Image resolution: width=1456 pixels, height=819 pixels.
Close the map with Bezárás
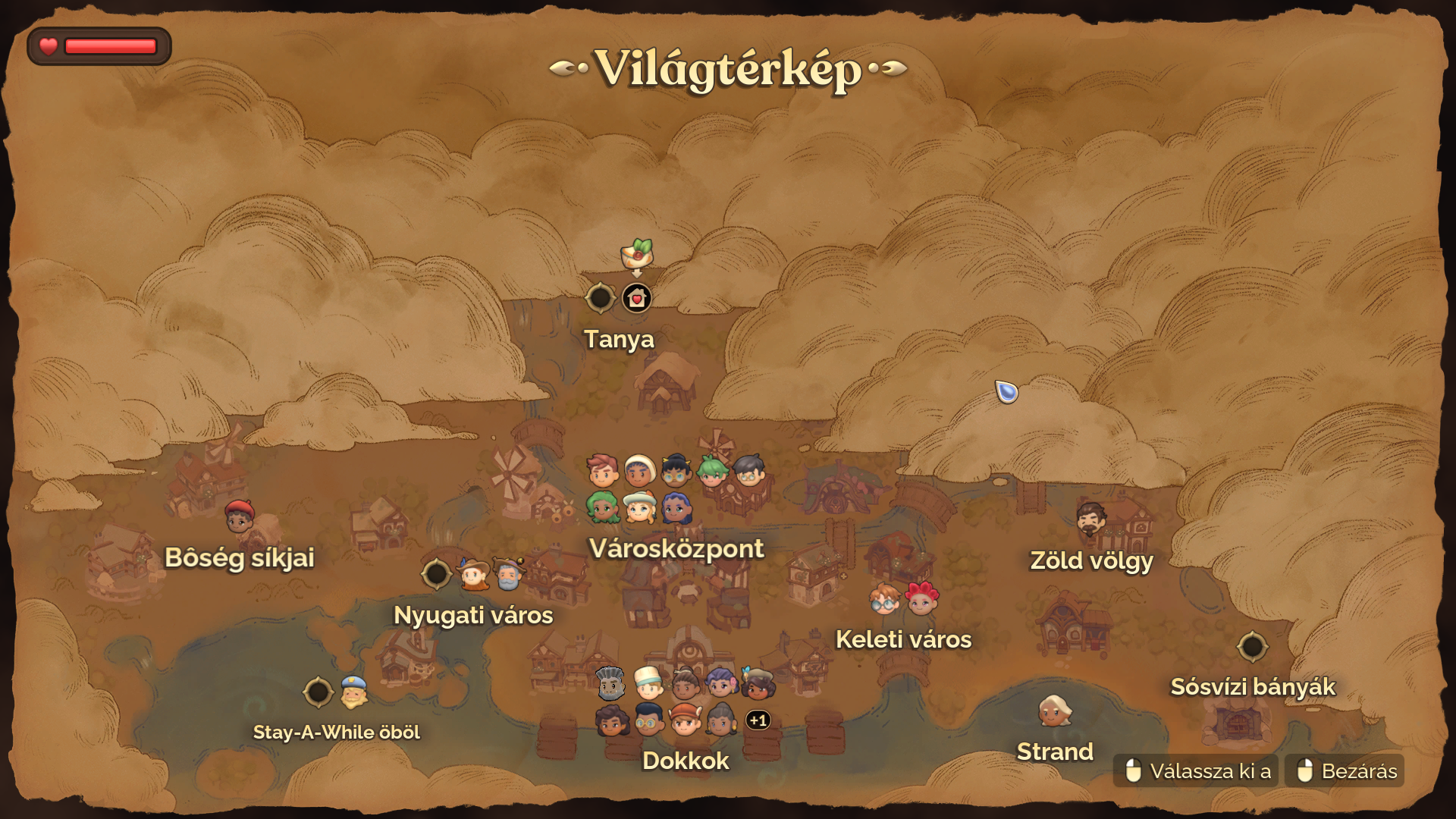(x=1345, y=771)
